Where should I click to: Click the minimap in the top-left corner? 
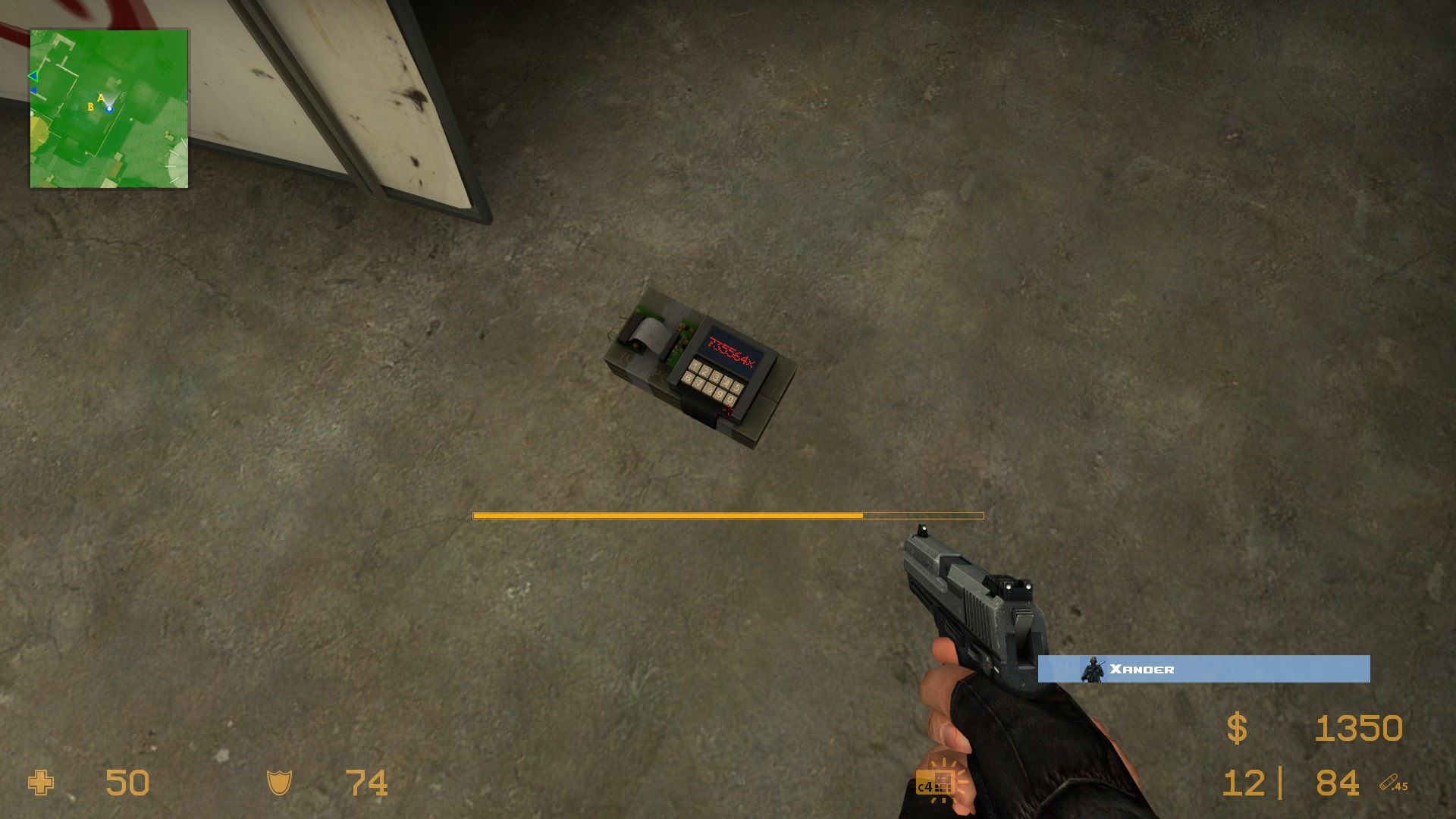tap(108, 106)
